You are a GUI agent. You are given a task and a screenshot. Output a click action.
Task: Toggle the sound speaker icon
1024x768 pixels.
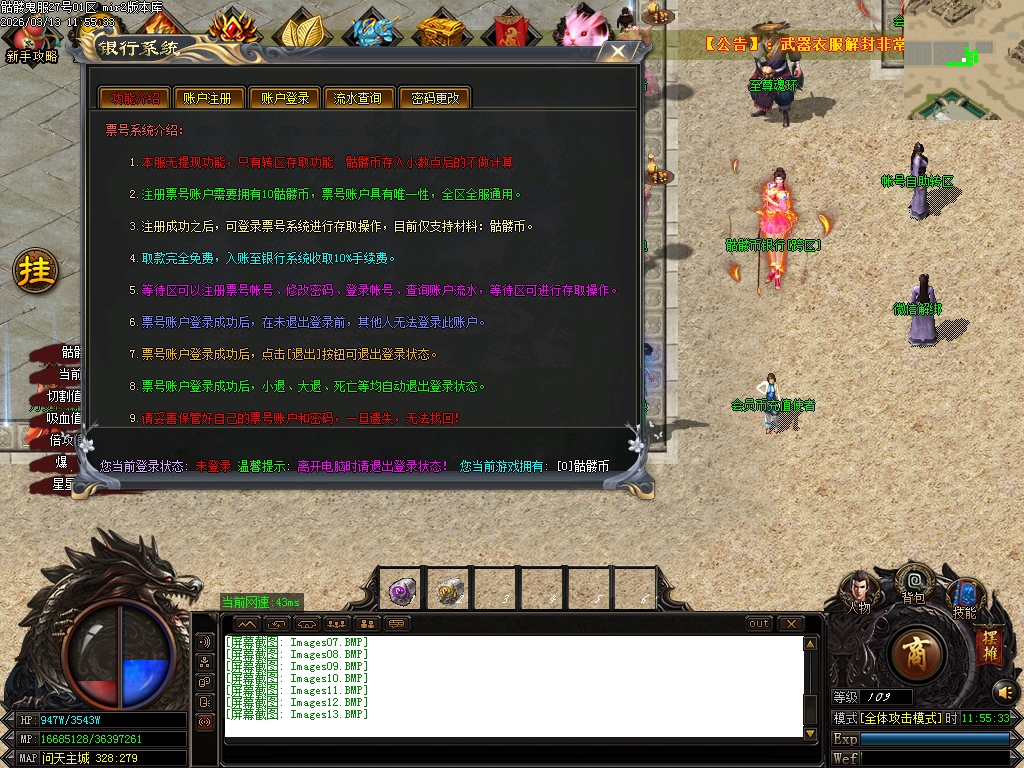point(1003,692)
